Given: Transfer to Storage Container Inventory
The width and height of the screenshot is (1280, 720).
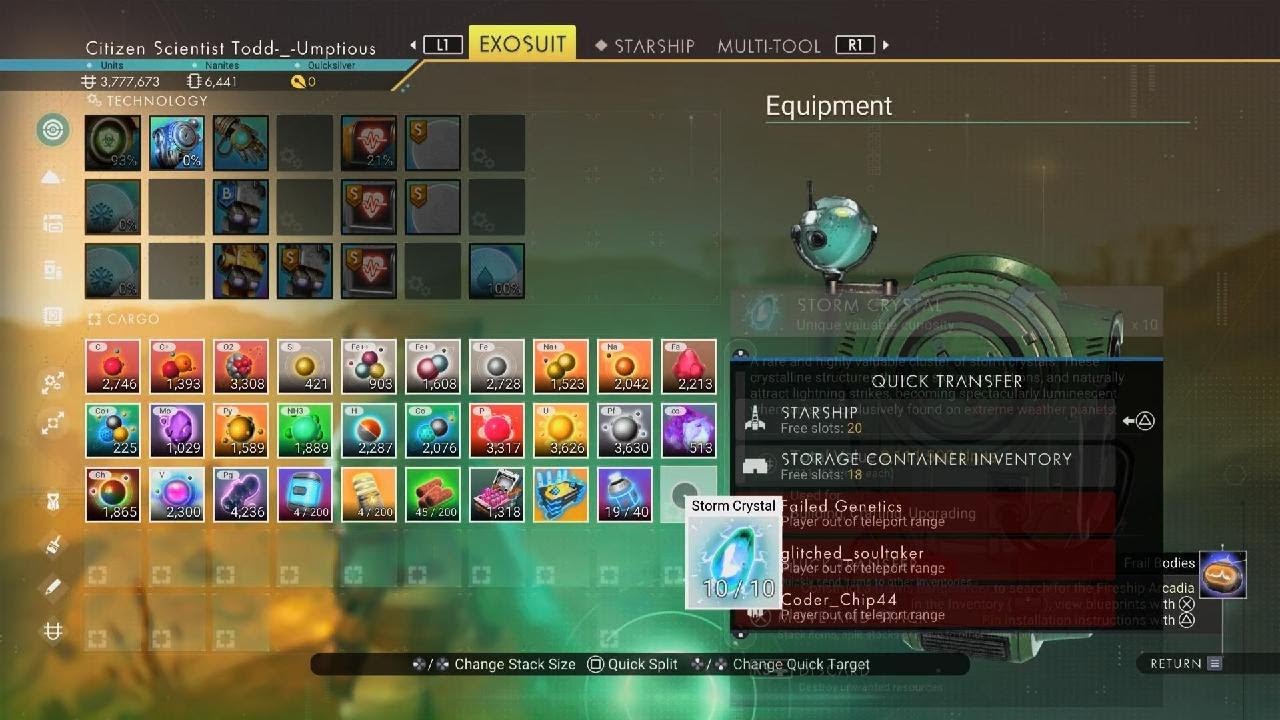Looking at the screenshot, I should pos(925,466).
